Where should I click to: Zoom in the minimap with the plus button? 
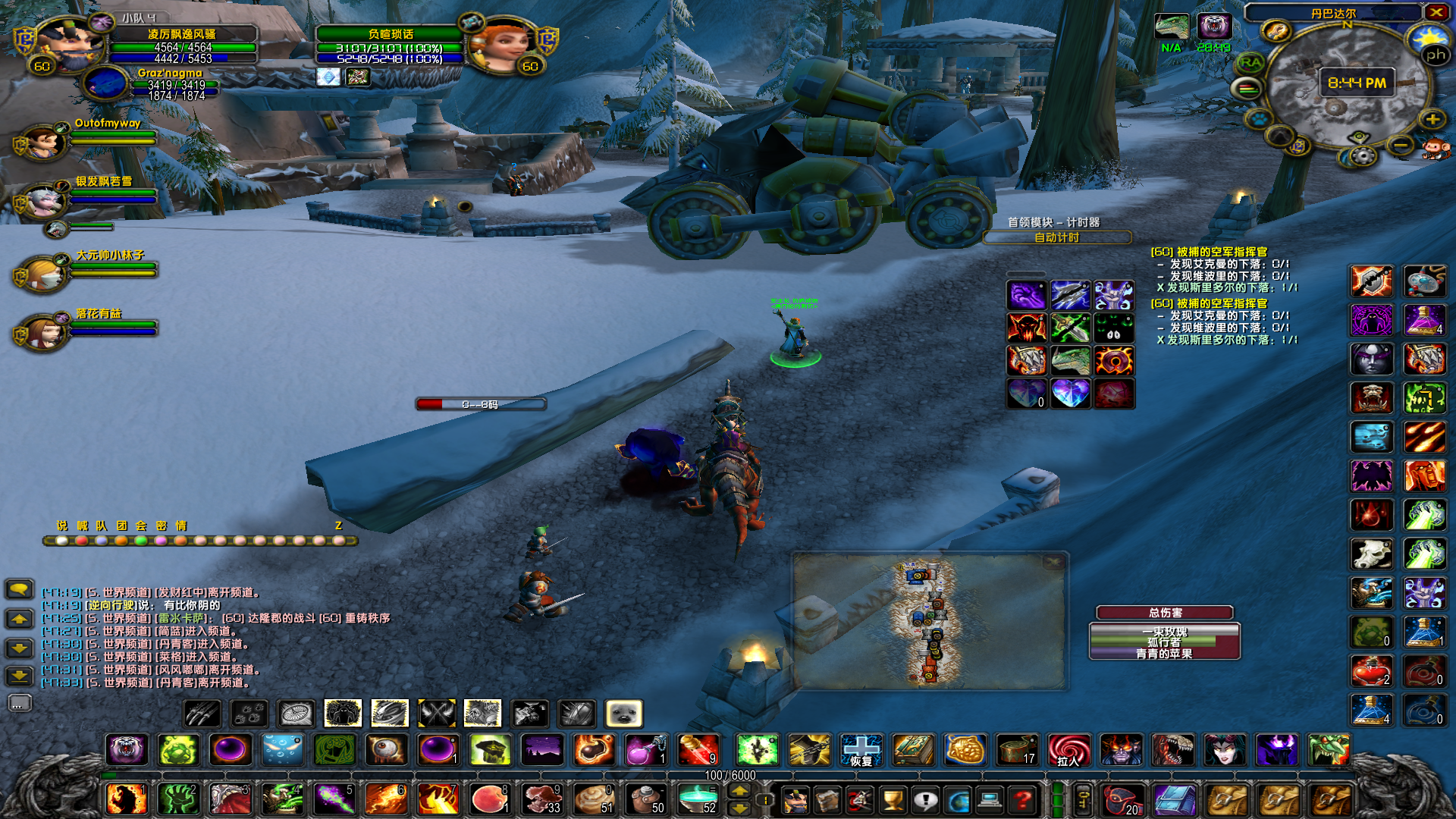[x=1432, y=119]
